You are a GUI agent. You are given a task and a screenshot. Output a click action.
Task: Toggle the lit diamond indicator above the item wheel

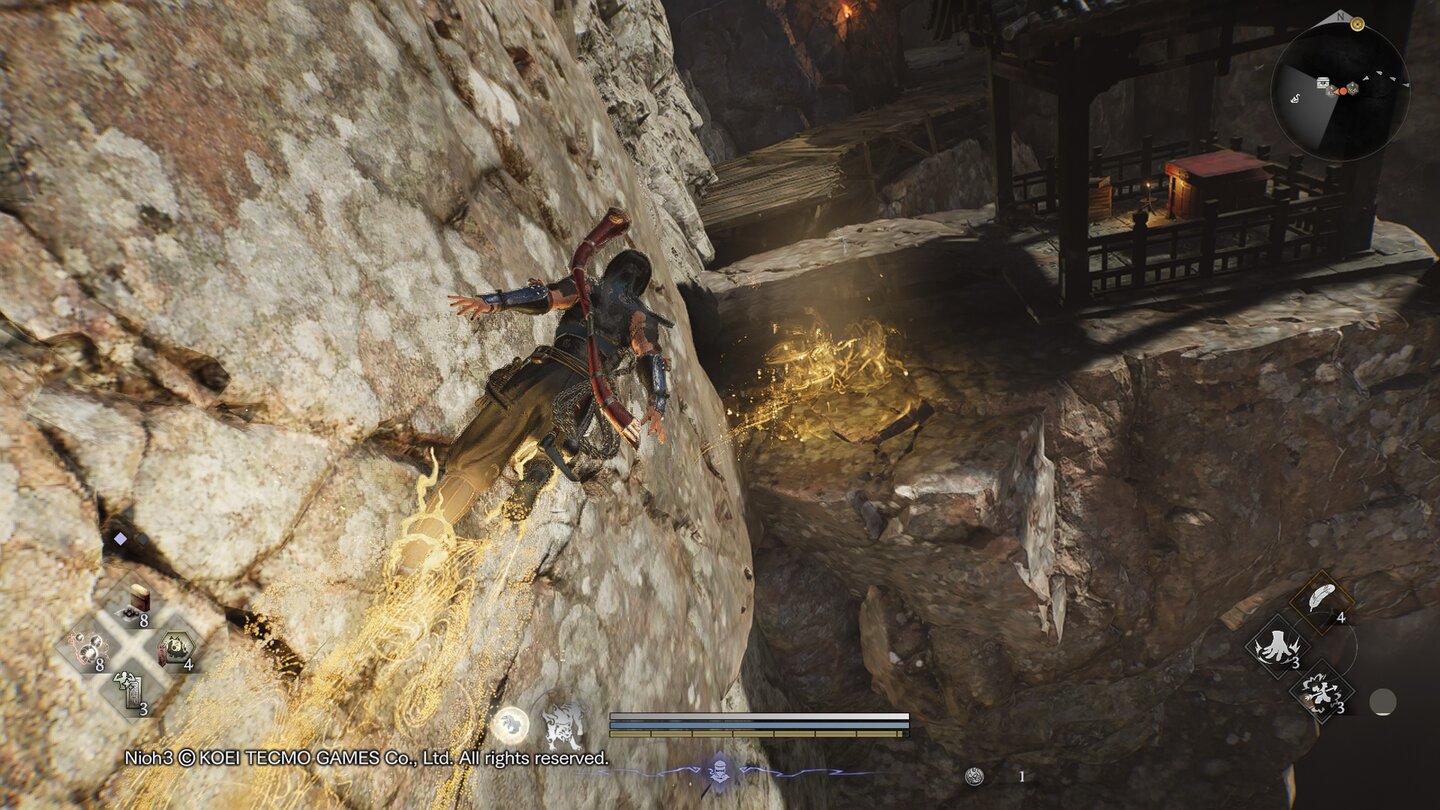[x=120, y=539]
